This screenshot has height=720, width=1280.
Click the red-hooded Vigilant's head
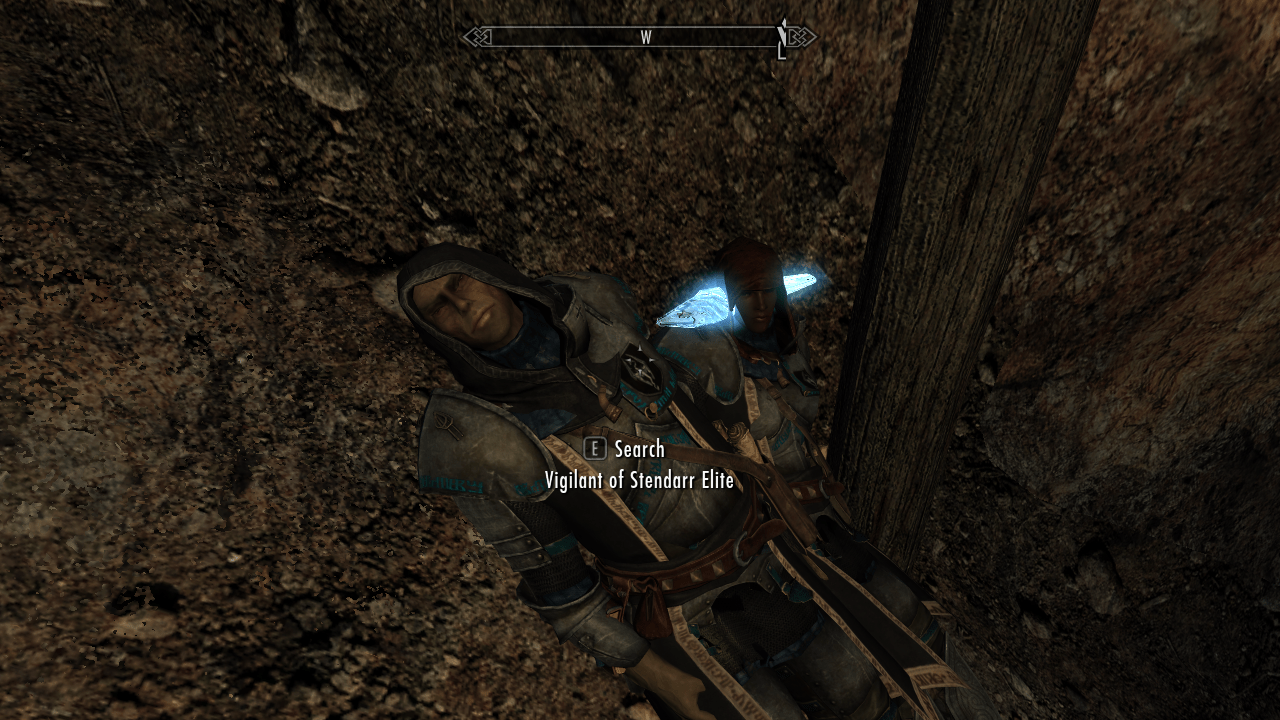click(755, 290)
